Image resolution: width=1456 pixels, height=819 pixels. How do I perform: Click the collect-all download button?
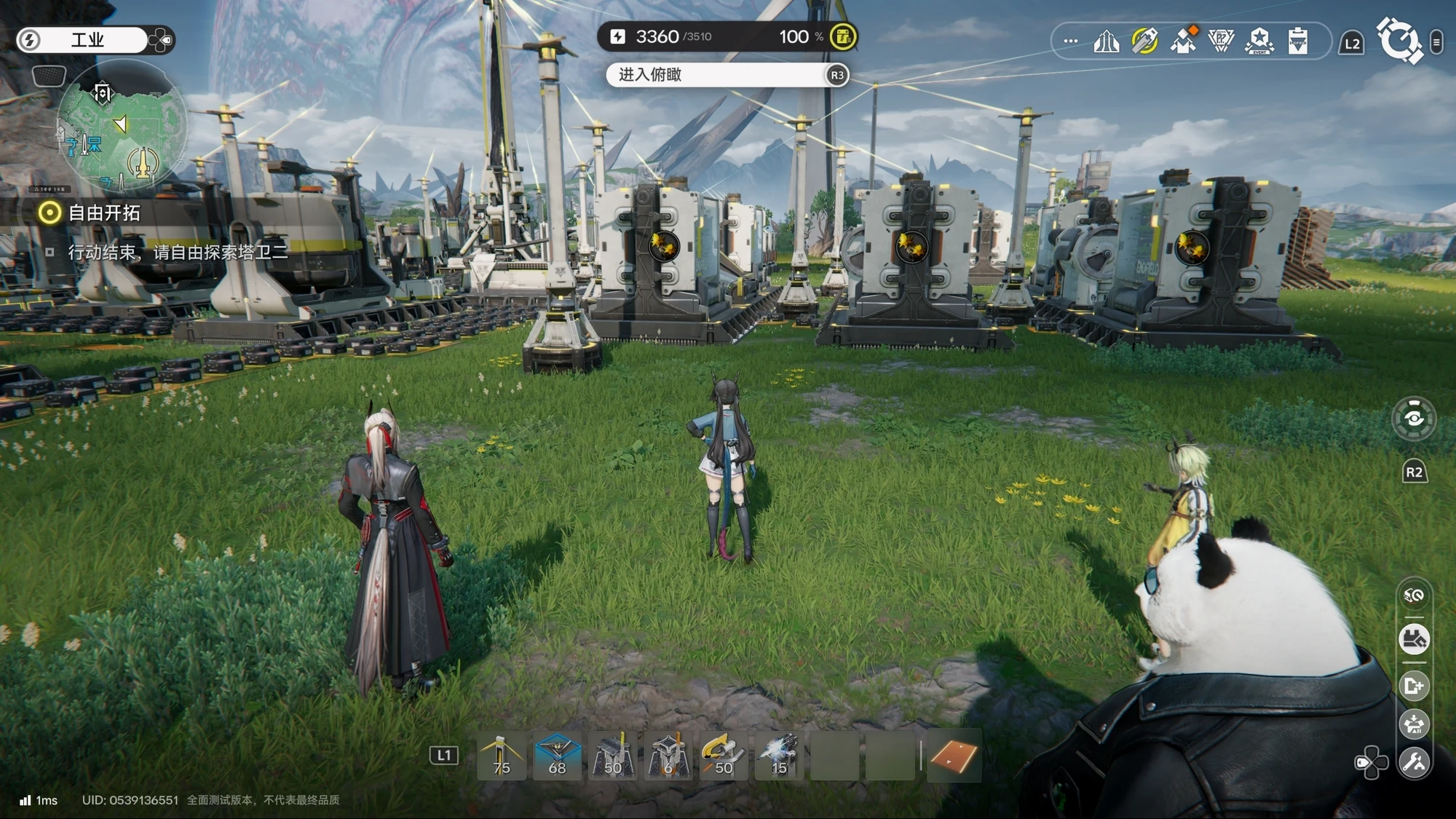[x=1414, y=640]
